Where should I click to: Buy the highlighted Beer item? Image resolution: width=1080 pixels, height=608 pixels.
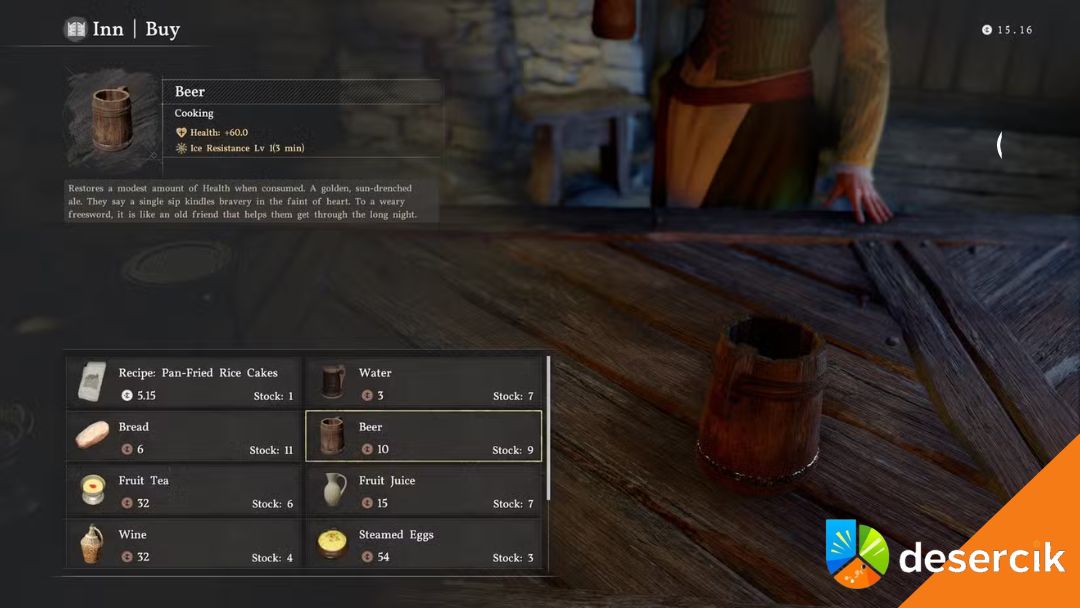coord(423,437)
